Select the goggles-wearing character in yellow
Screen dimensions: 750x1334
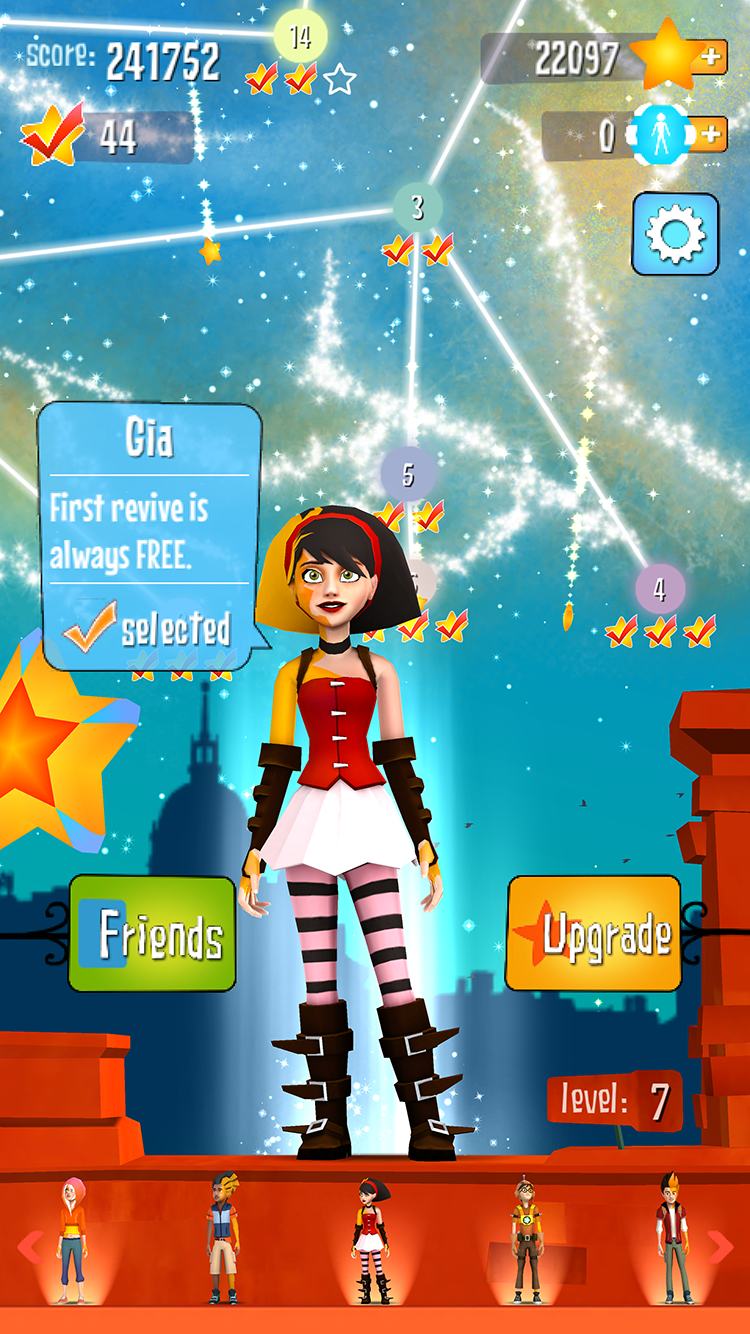coord(524,1240)
